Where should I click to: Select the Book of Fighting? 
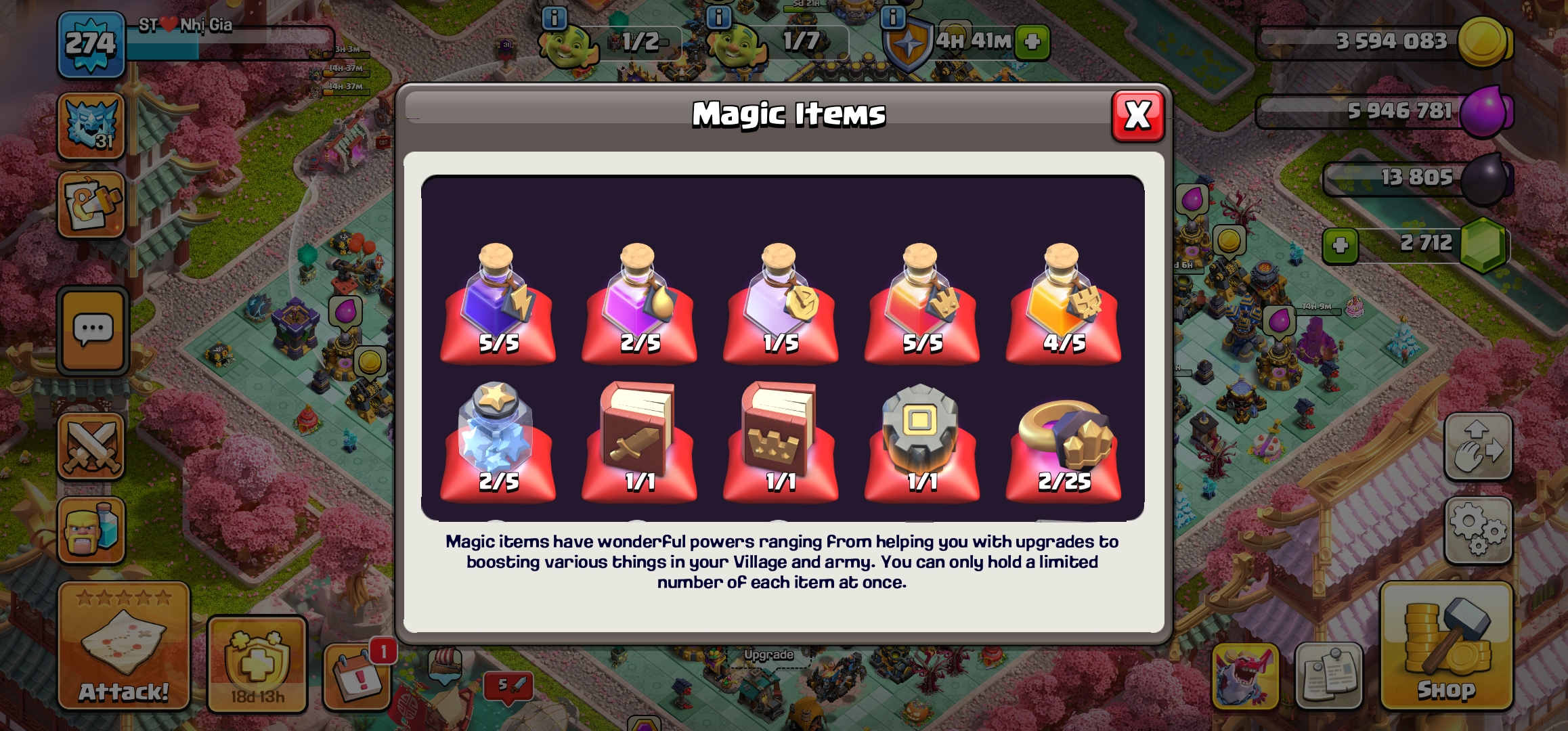pos(640,440)
